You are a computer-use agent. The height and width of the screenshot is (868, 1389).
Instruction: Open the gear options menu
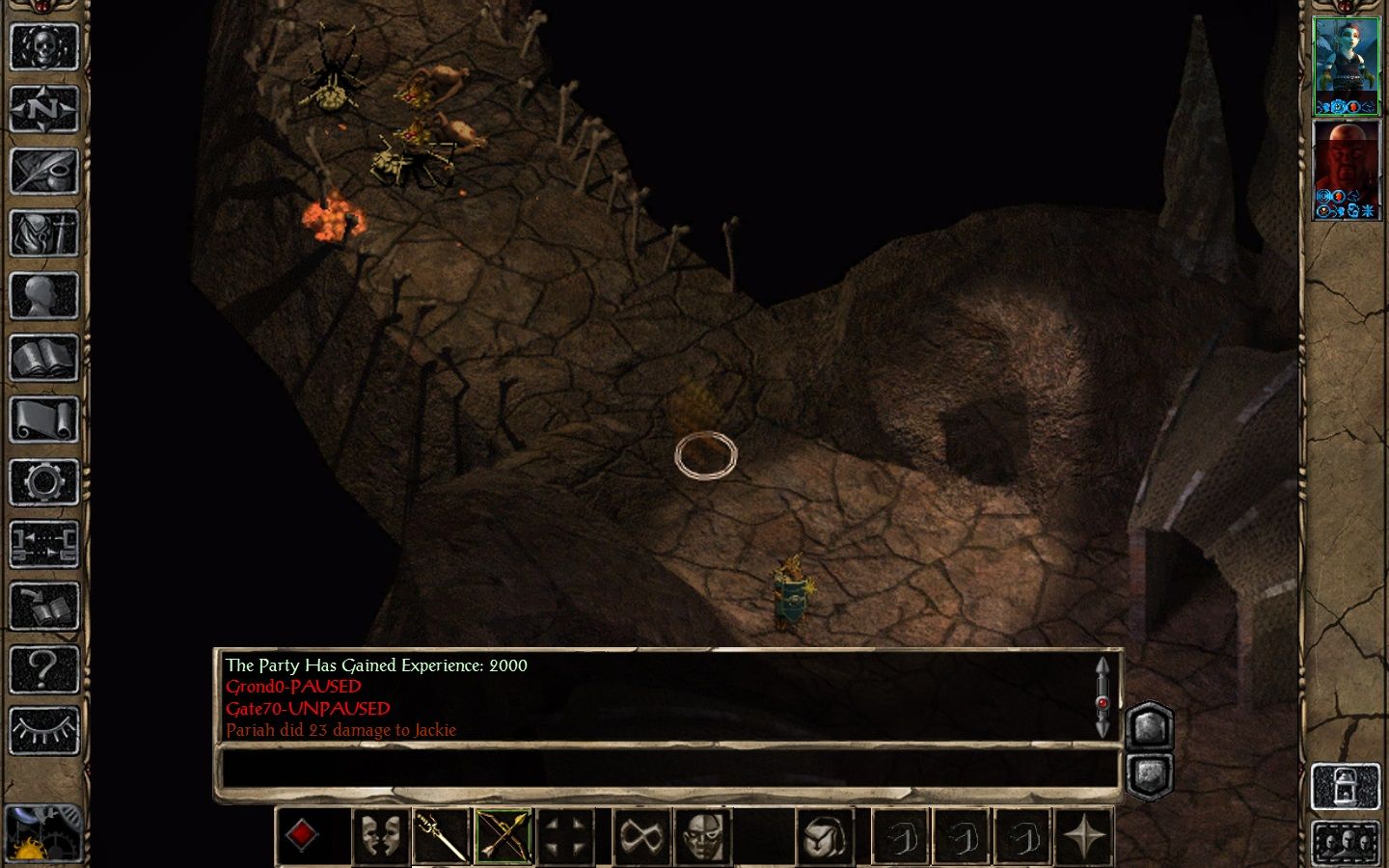(43, 481)
